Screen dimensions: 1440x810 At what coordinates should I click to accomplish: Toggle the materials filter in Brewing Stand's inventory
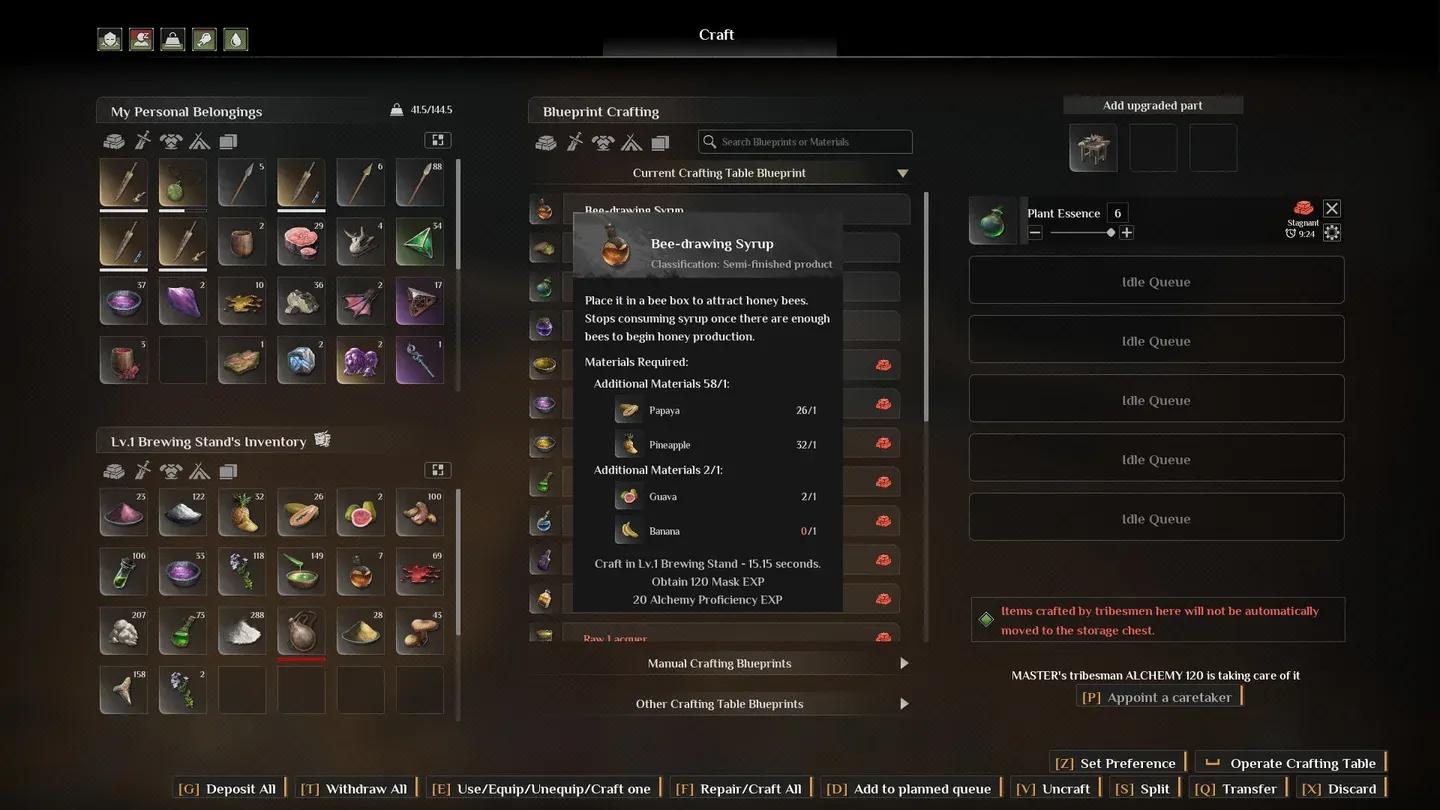click(x=113, y=470)
